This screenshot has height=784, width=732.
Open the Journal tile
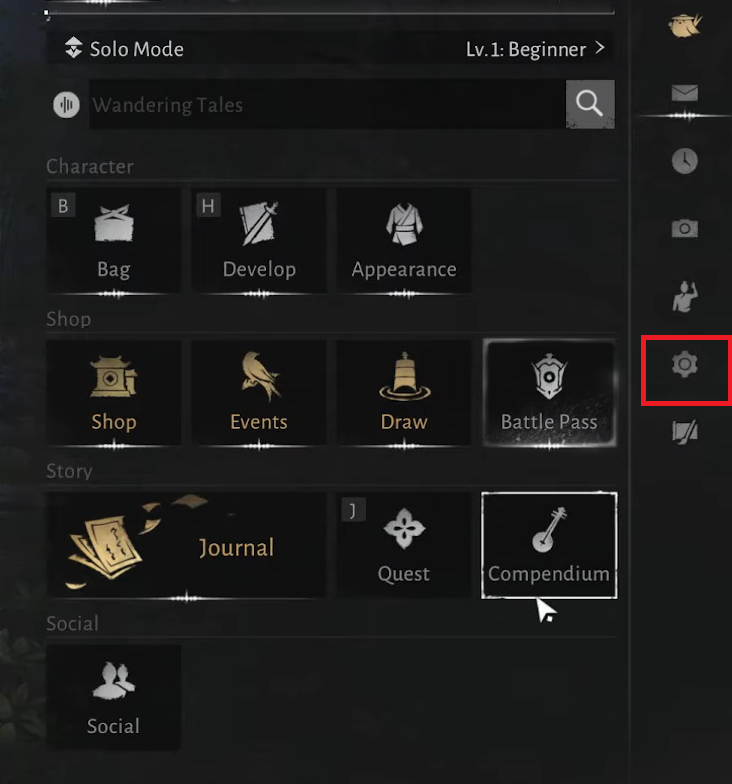pyautogui.click(x=186, y=545)
